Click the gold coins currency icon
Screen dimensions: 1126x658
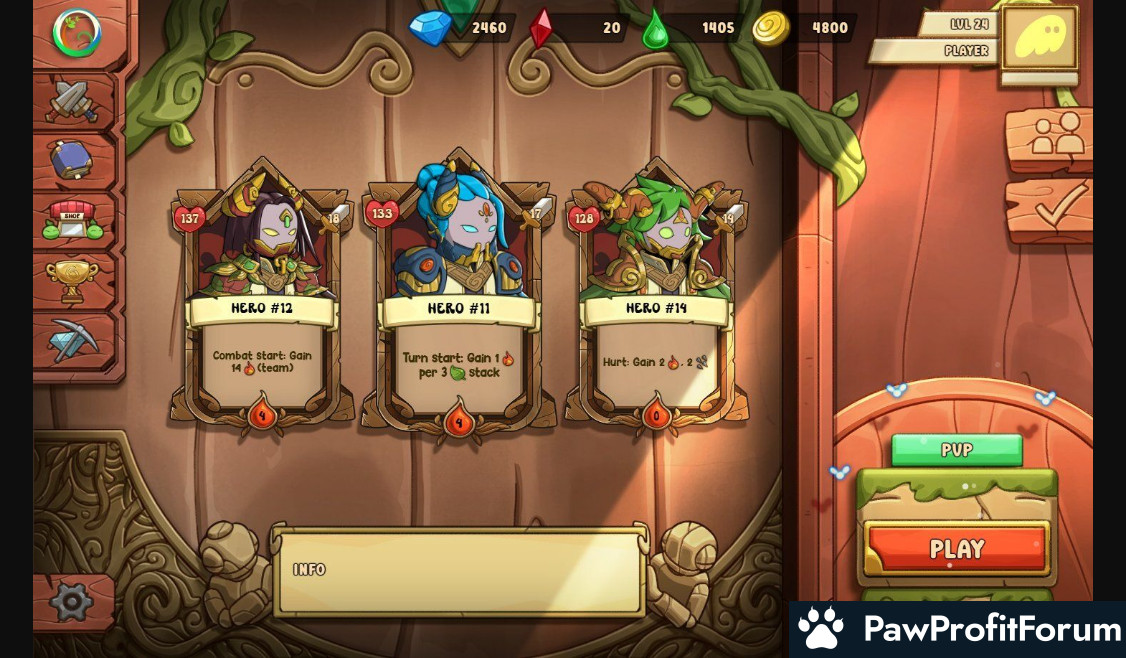tap(771, 28)
